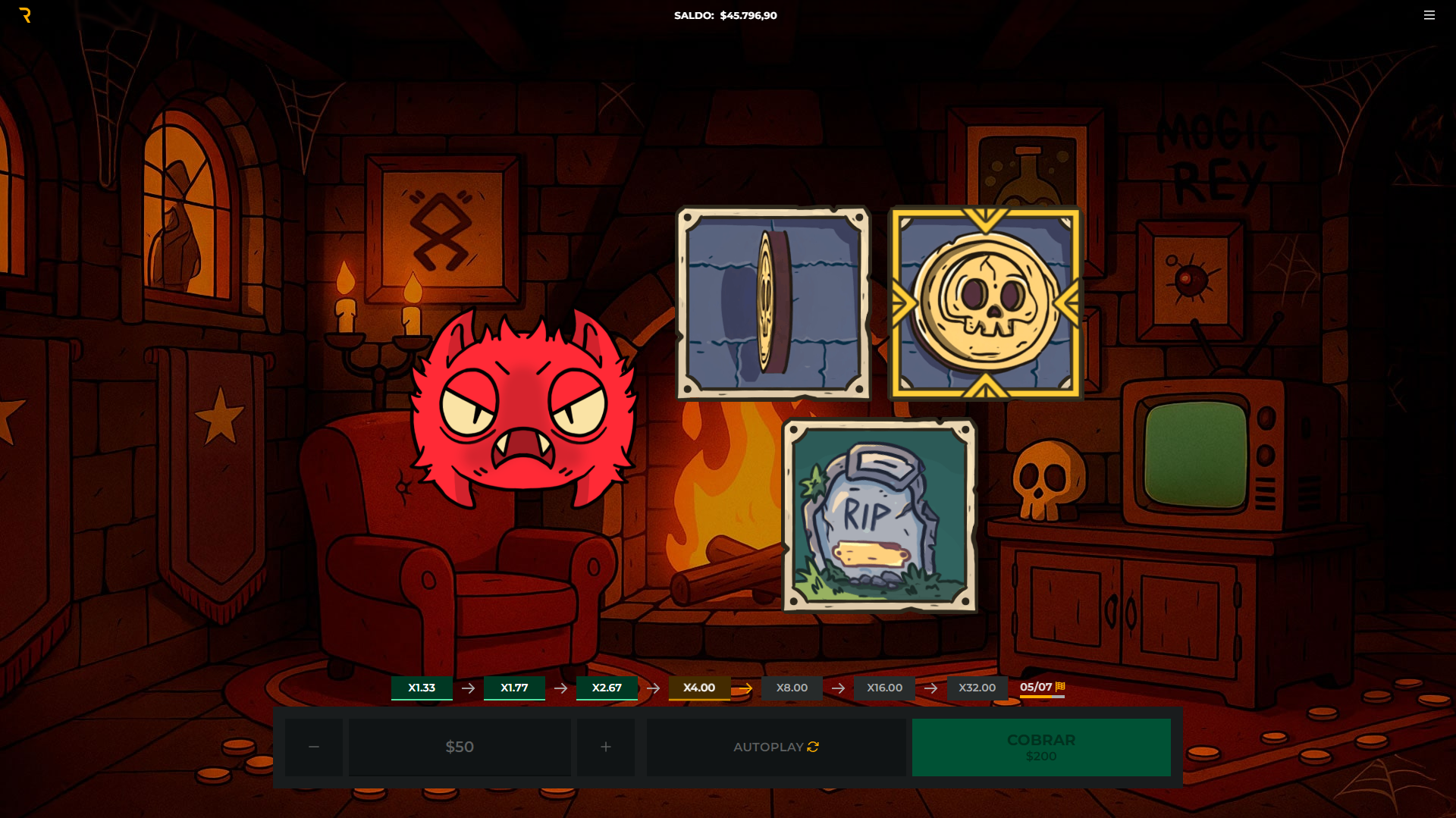Decrease the bet with the minus button
The width and height of the screenshot is (1456, 818).
314,747
